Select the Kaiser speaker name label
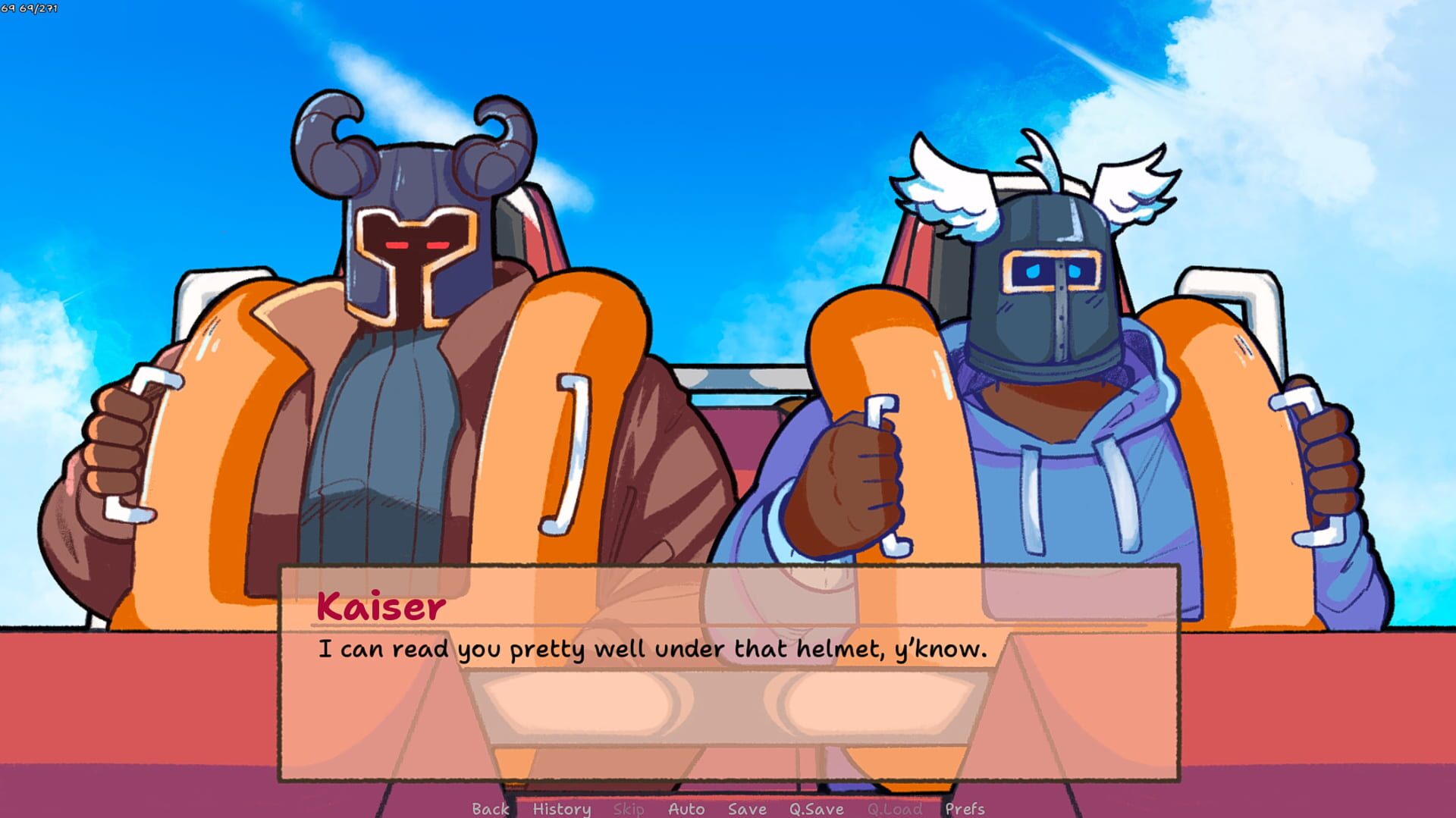Screen dimensions: 1456x818 [378, 606]
